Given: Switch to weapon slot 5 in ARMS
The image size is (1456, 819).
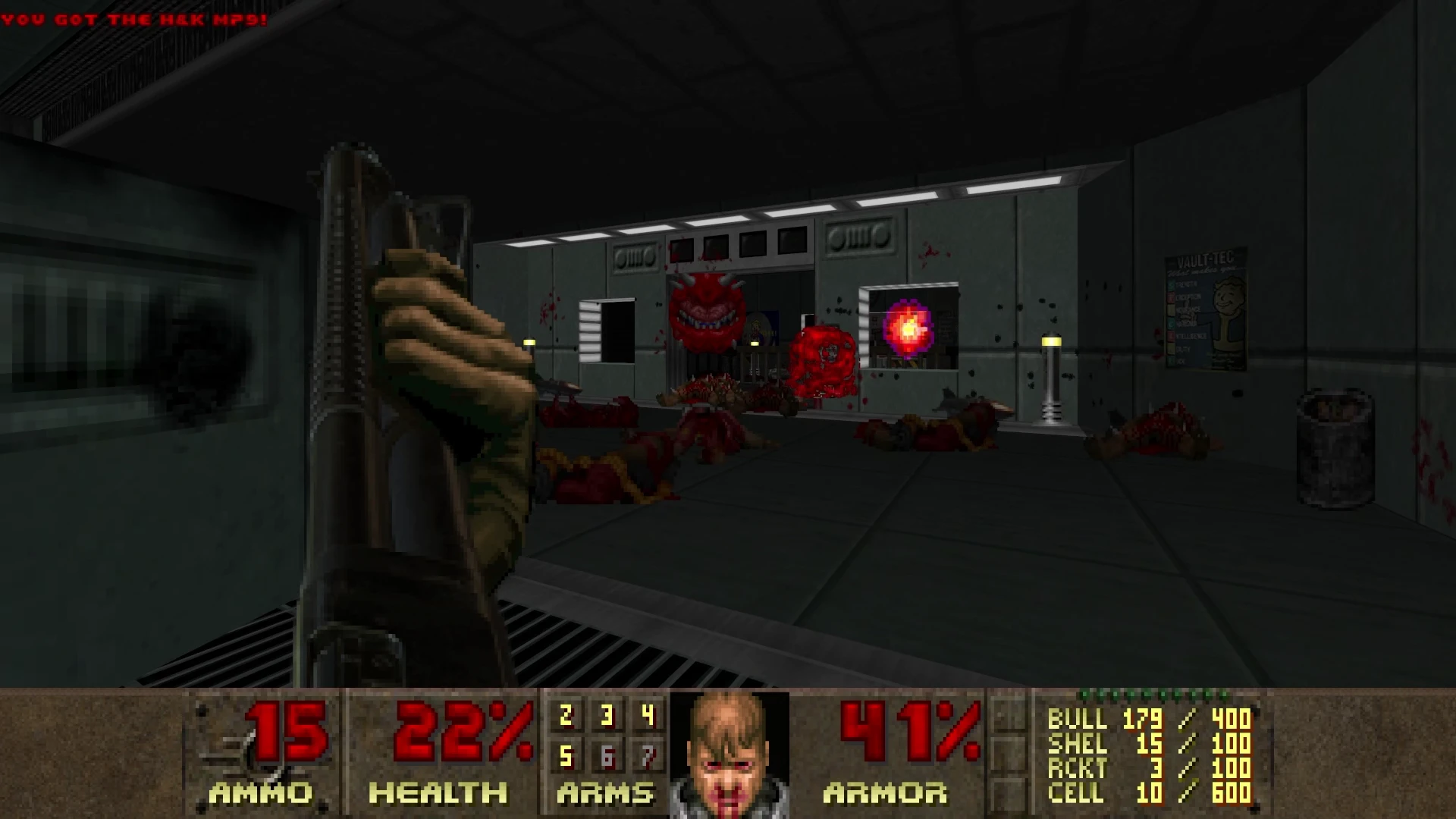Looking at the screenshot, I should tap(566, 756).
